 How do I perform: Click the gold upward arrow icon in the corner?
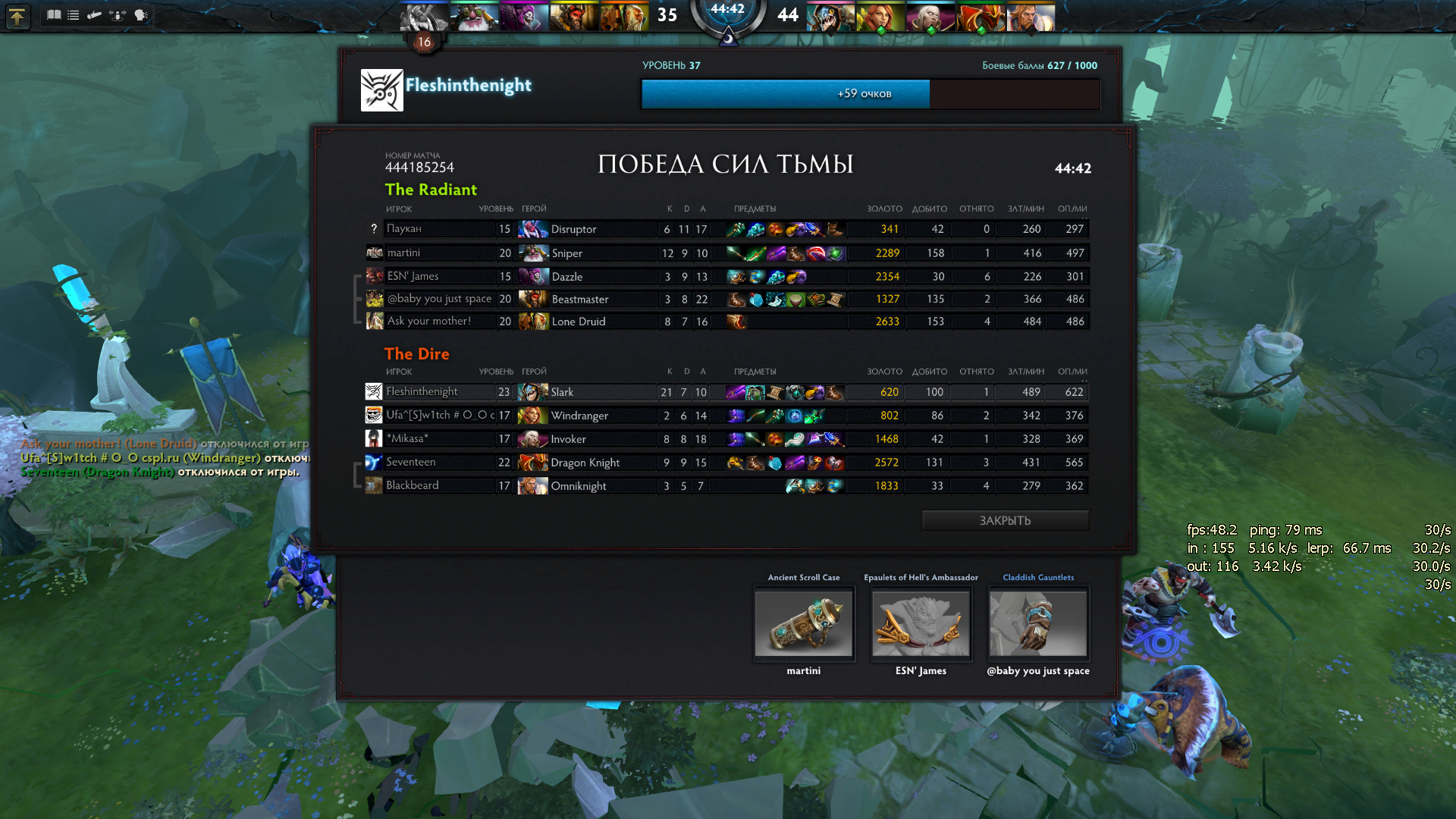(x=17, y=16)
